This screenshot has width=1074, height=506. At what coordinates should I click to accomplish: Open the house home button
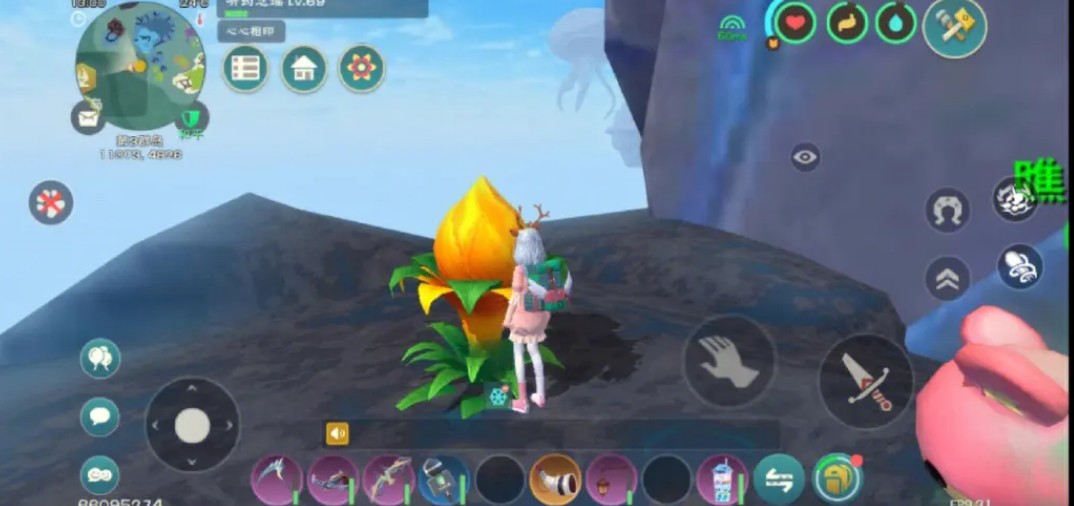tap(304, 69)
